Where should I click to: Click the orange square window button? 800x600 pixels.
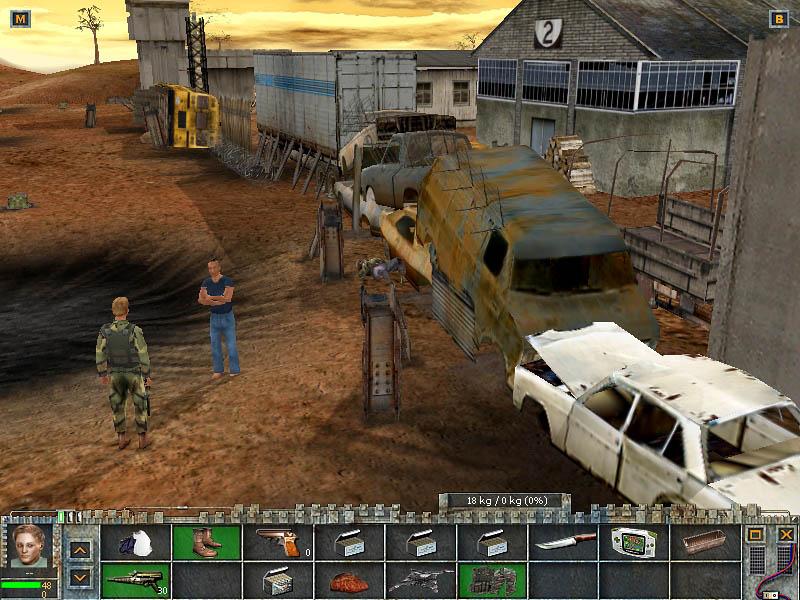point(756,535)
